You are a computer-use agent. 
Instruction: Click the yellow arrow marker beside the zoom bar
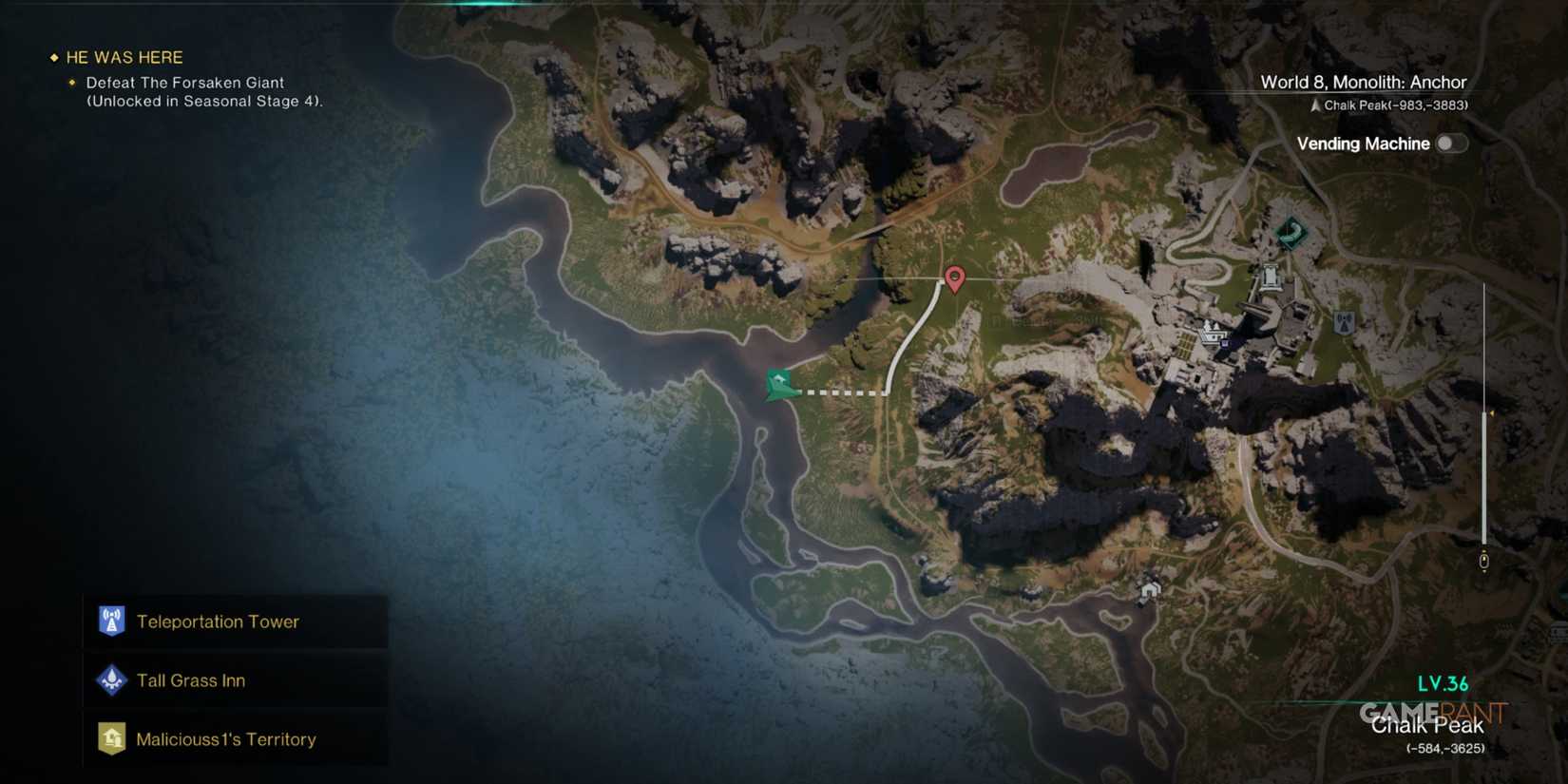pos(1491,412)
